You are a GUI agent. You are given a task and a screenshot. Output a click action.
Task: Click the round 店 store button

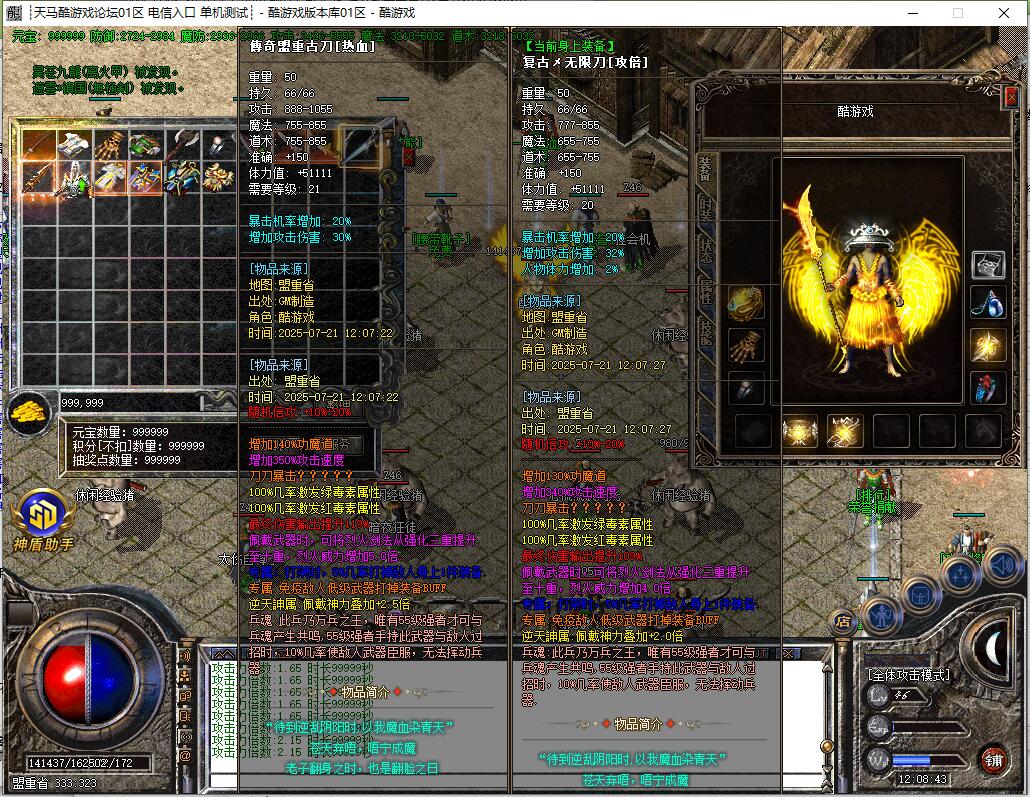pos(842,620)
